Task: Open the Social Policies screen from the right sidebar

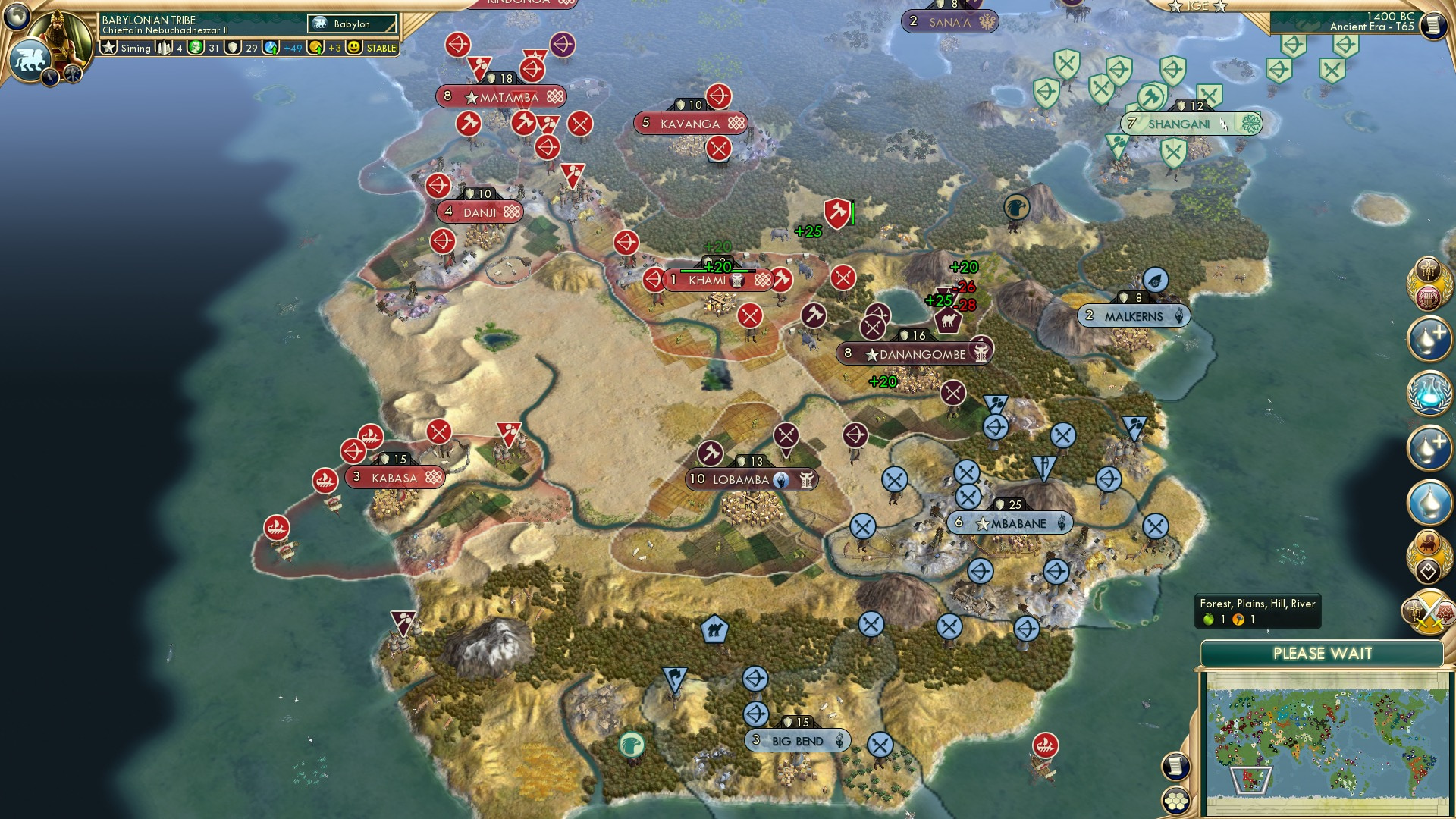Action: tap(1429, 270)
